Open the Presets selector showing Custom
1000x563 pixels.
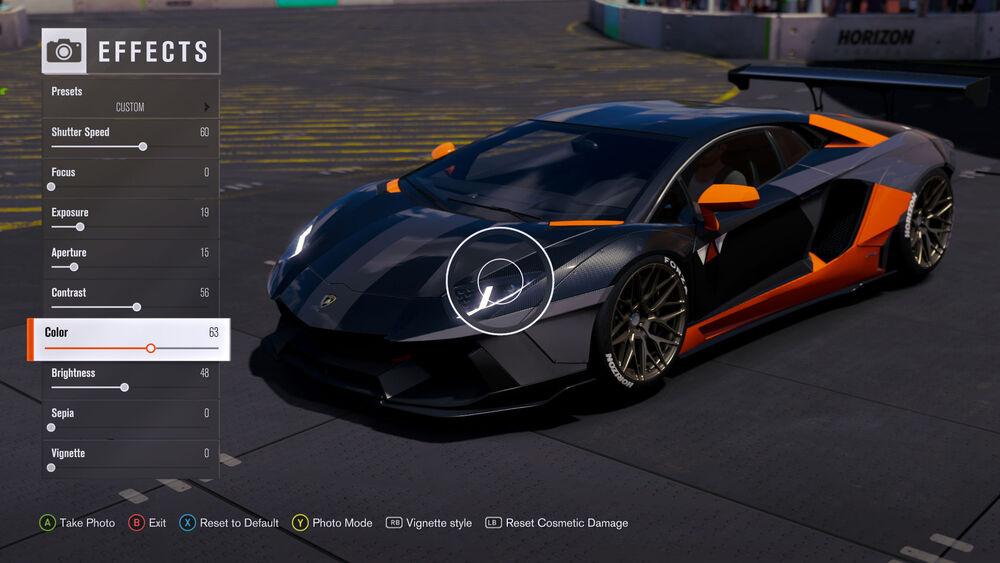tap(130, 99)
